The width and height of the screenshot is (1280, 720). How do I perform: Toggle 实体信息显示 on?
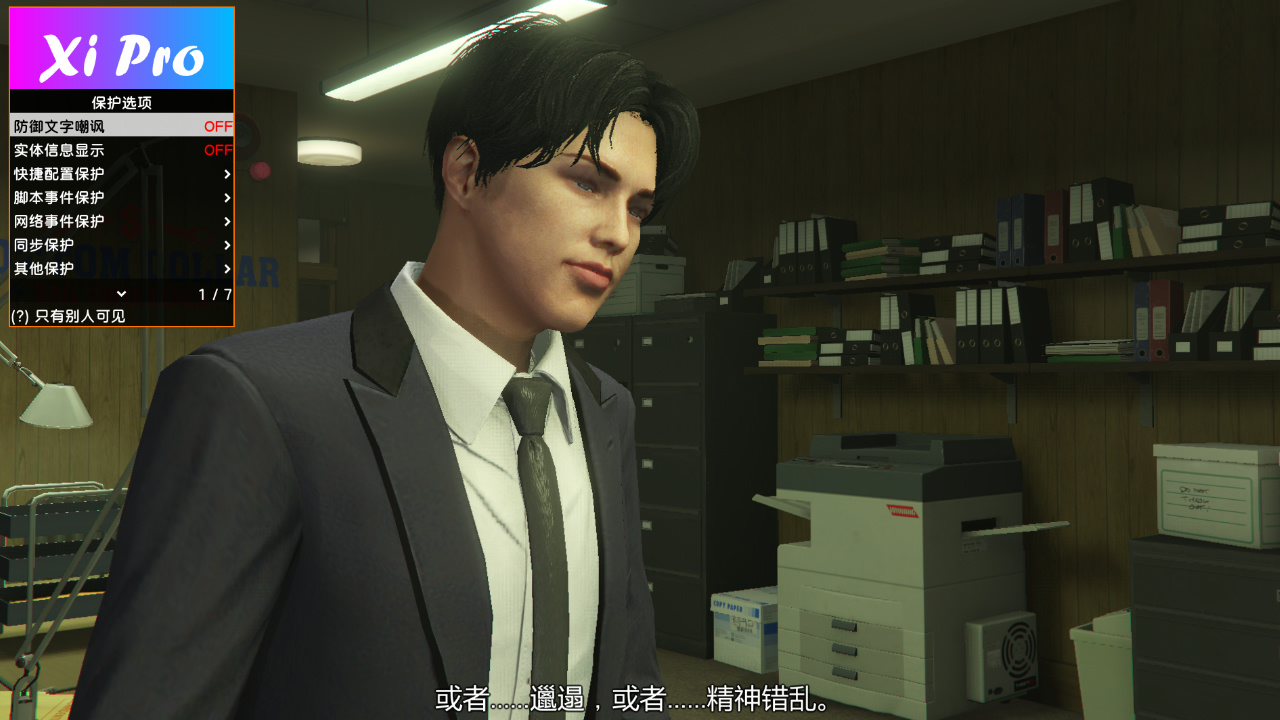(121, 150)
